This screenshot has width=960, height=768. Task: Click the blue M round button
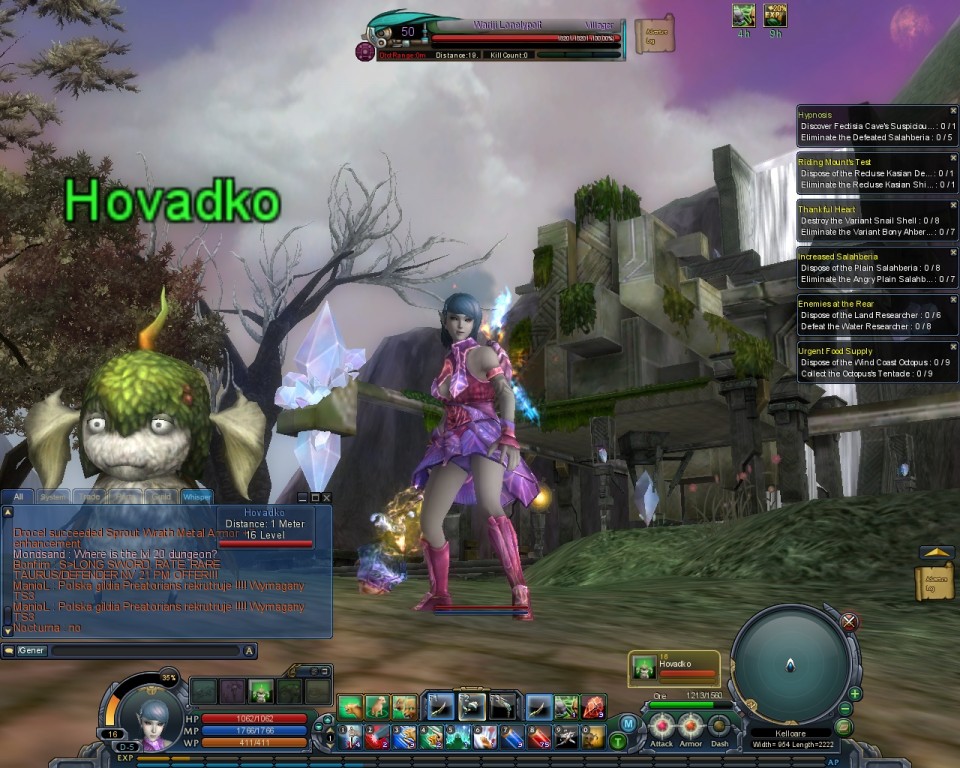point(628,723)
